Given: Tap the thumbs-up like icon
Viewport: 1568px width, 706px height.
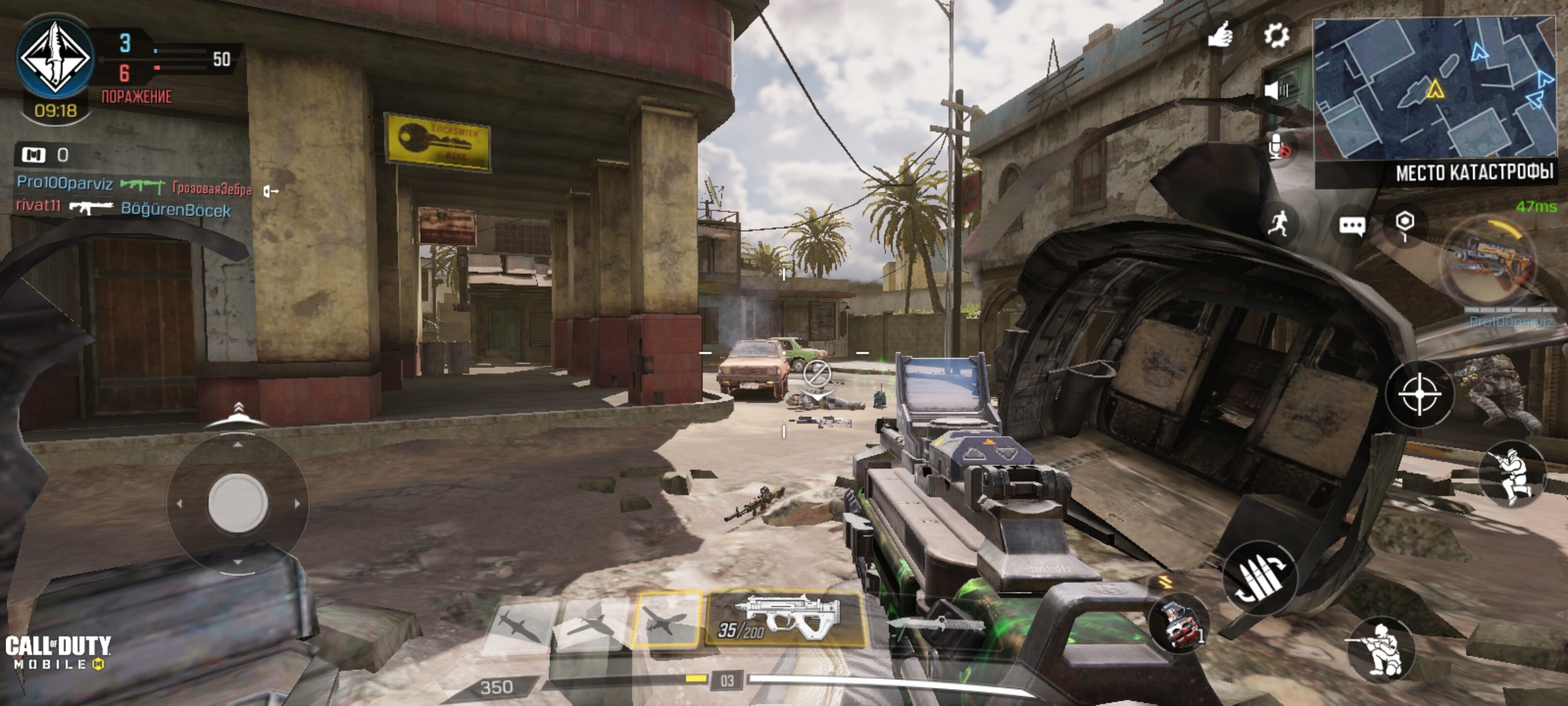Looking at the screenshot, I should point(1219,35).
